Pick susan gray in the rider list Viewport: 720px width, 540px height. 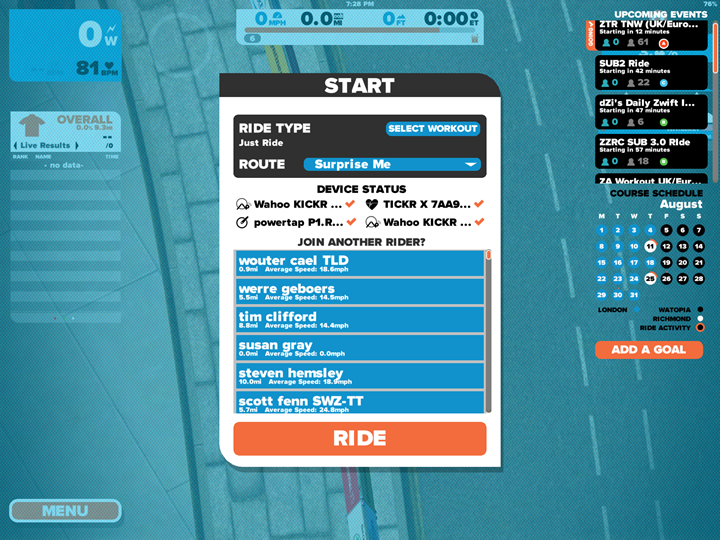coord(360,347)
